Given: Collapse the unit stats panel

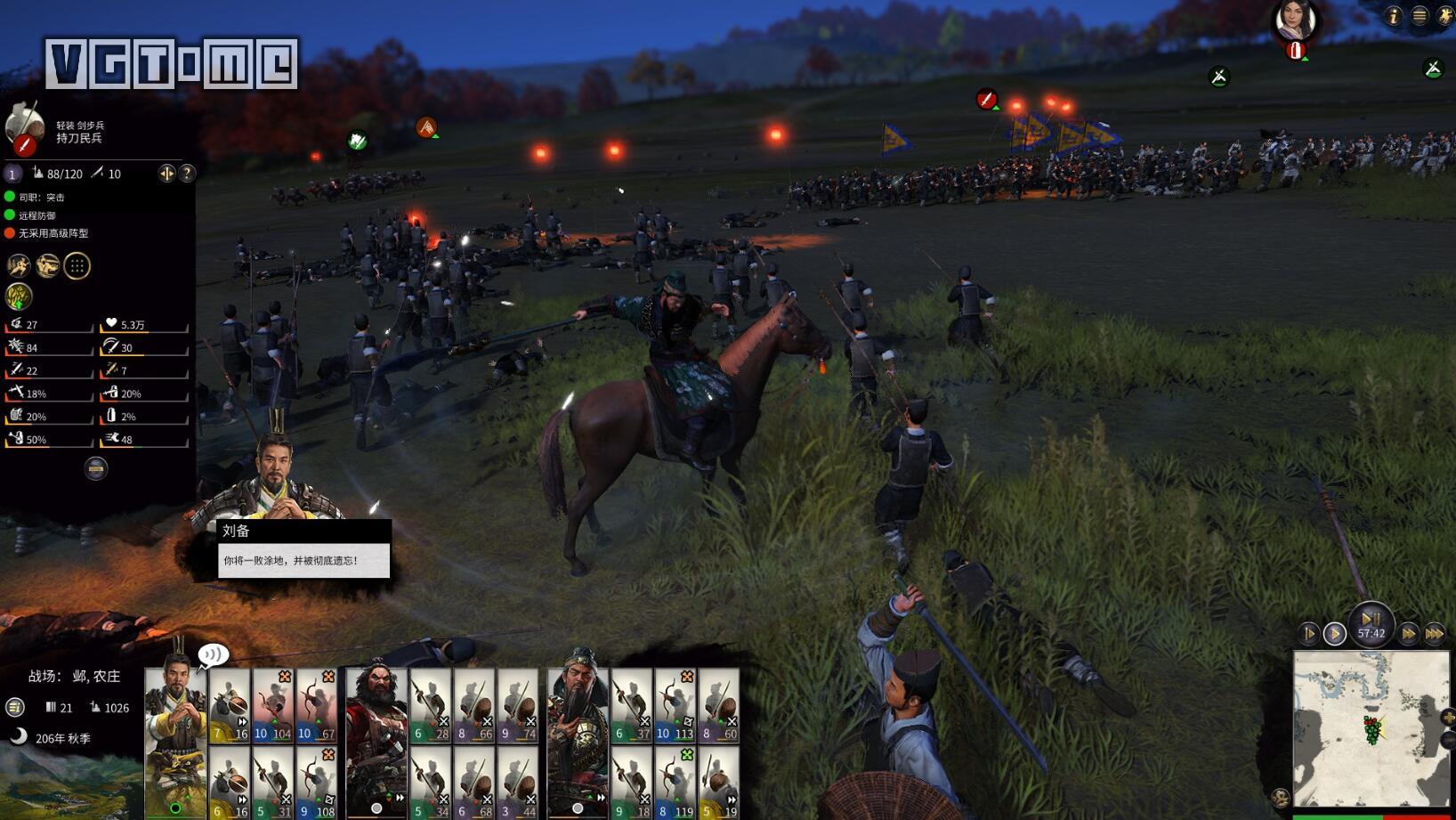Looking at the screenshot, I should point(96,468).
